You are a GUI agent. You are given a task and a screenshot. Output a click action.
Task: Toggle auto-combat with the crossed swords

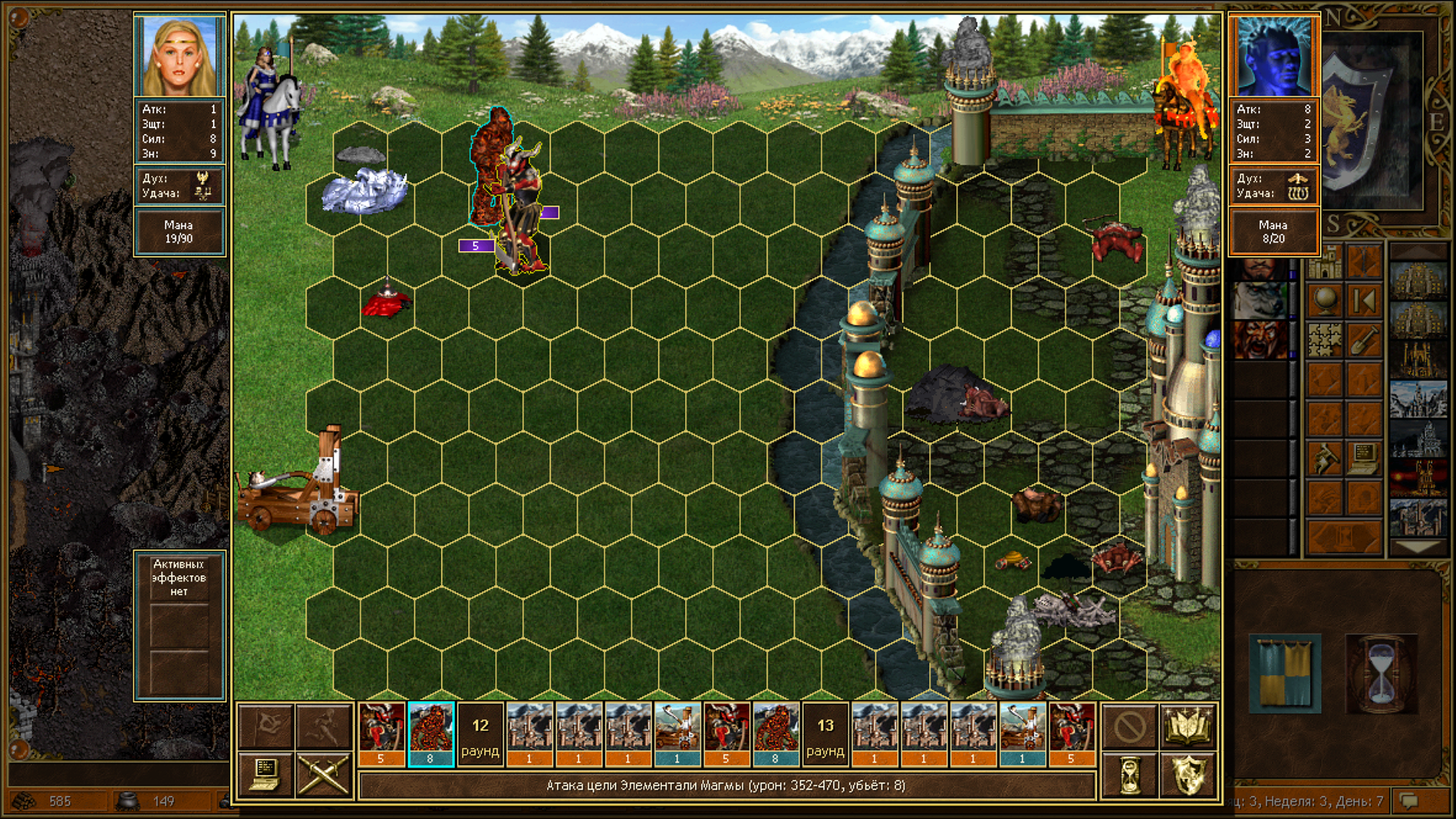coord(324,775)
